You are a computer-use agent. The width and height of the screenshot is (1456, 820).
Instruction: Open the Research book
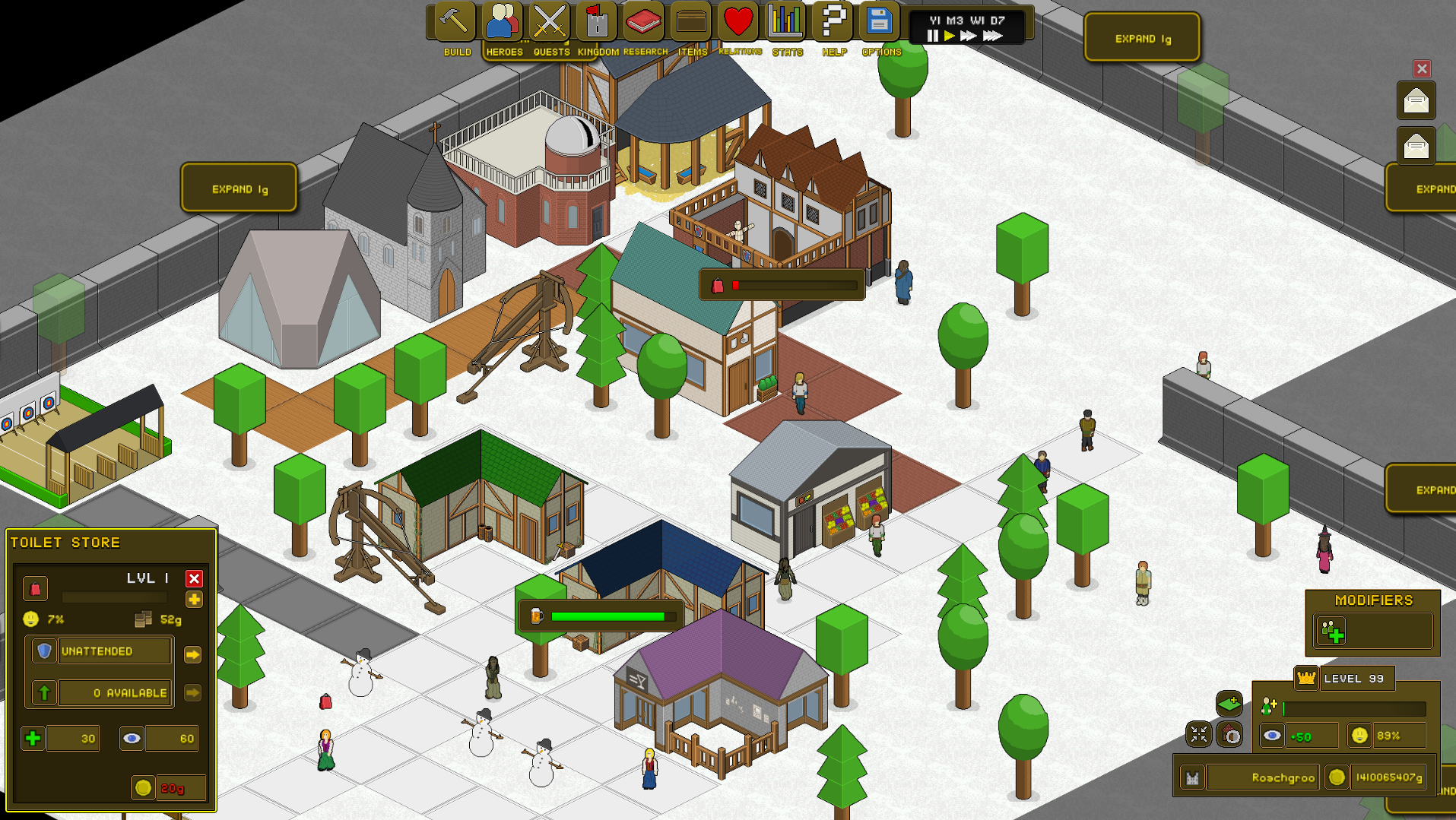tap(644, 23)
